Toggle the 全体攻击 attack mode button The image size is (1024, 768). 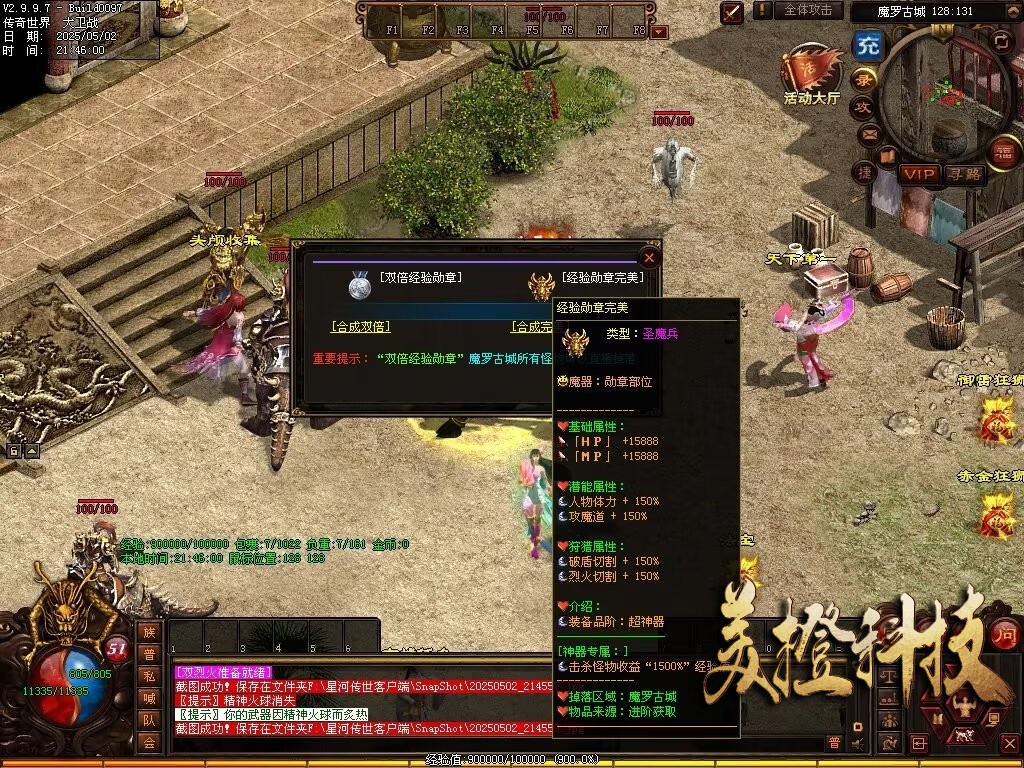coord(807,10)
